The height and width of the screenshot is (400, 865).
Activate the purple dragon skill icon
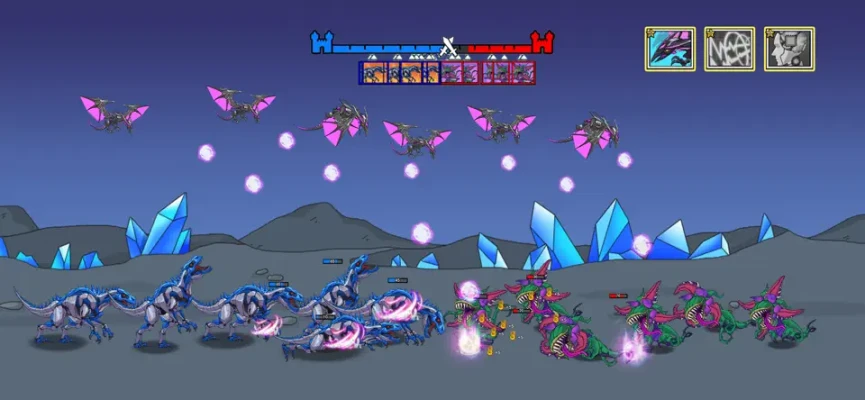point(670,49)
